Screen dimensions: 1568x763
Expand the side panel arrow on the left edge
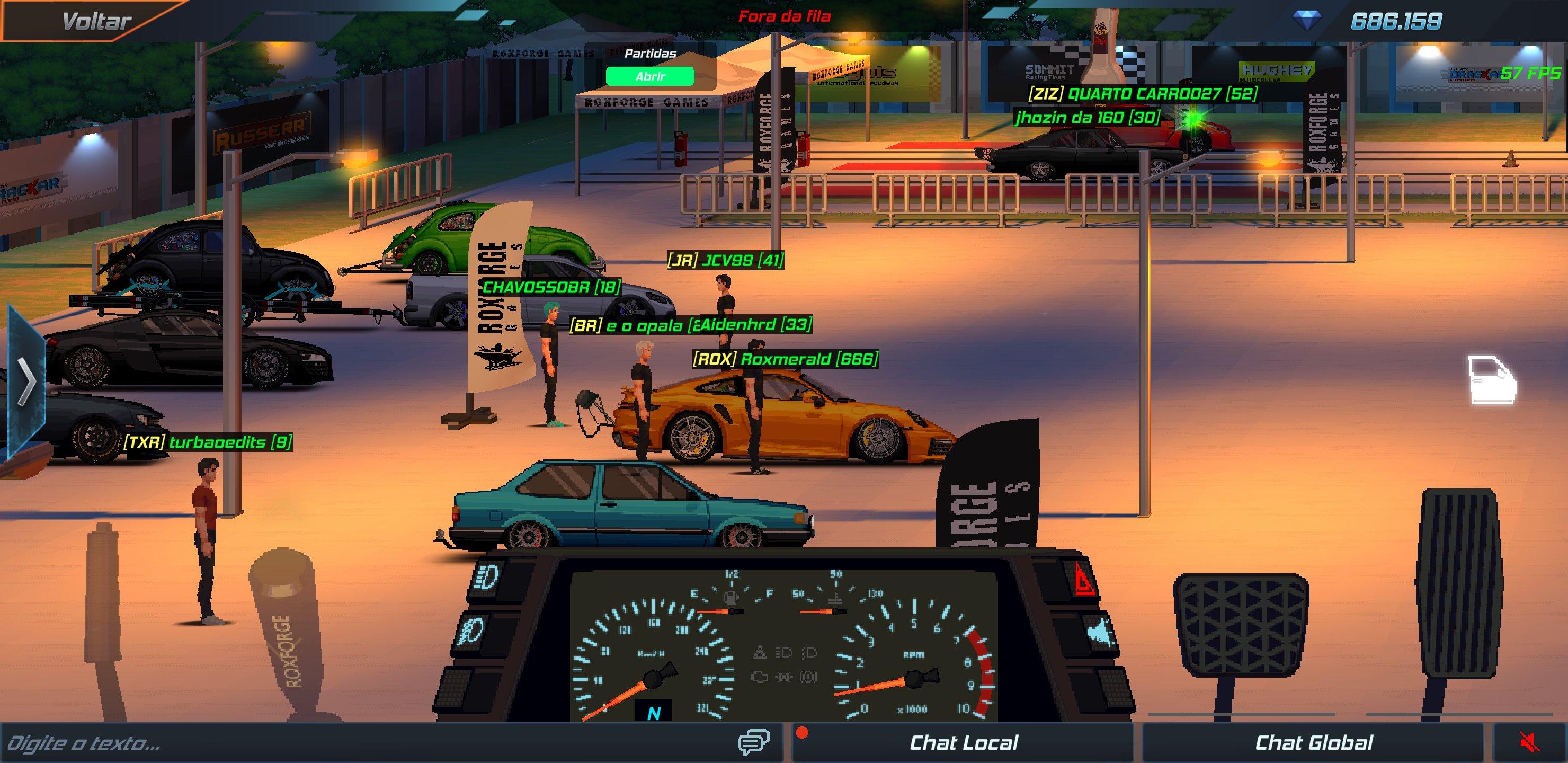25,382
